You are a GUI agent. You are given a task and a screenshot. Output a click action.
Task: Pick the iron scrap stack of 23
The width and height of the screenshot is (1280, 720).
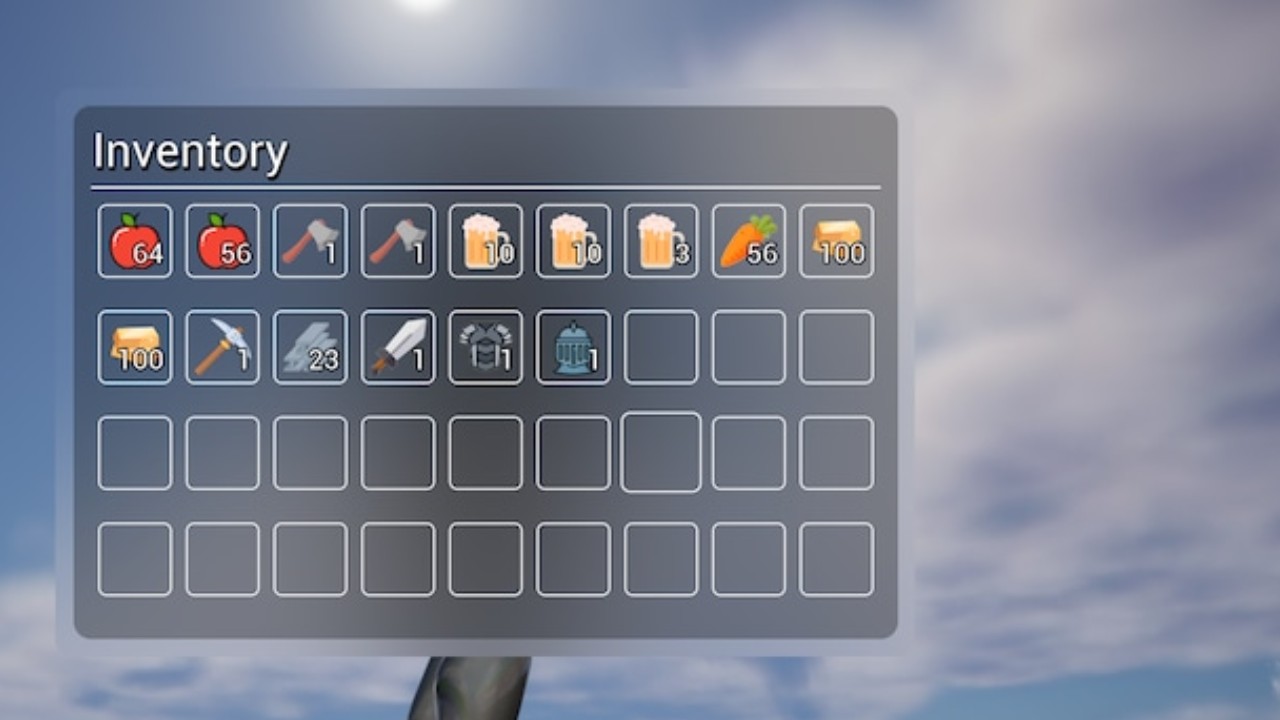point(310,346)
